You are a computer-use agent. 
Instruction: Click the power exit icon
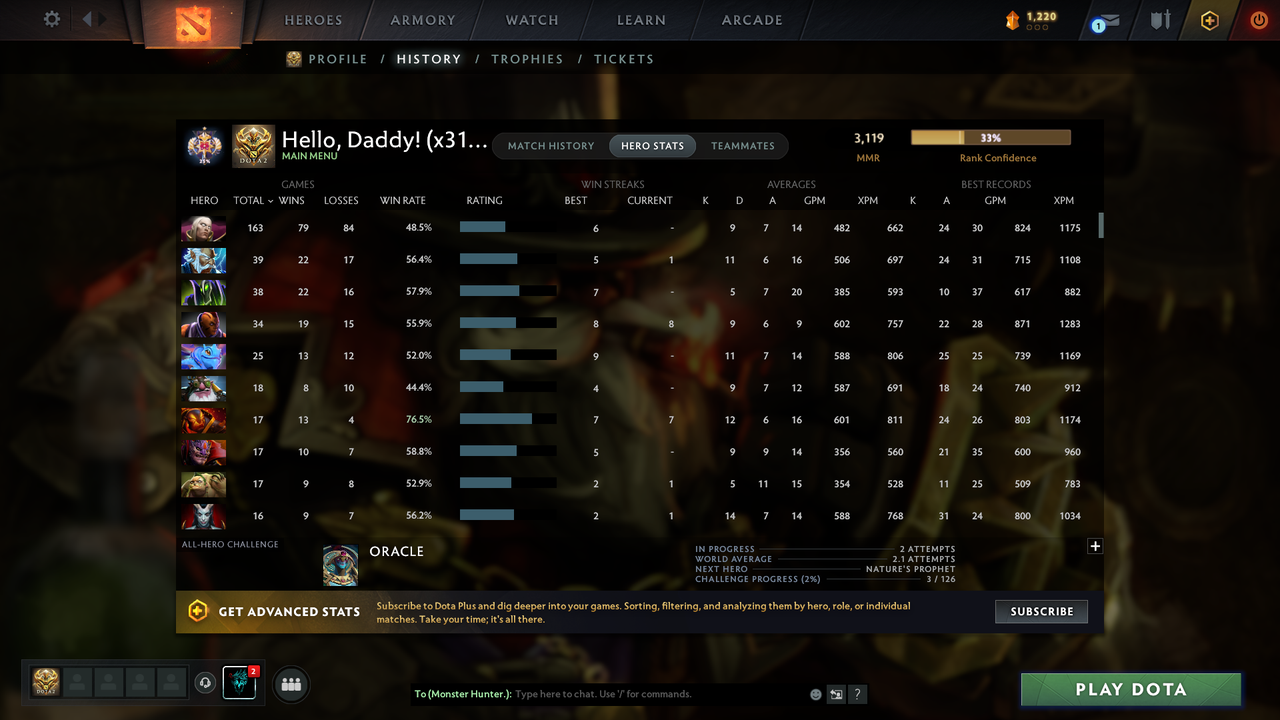coord(1259,19)
